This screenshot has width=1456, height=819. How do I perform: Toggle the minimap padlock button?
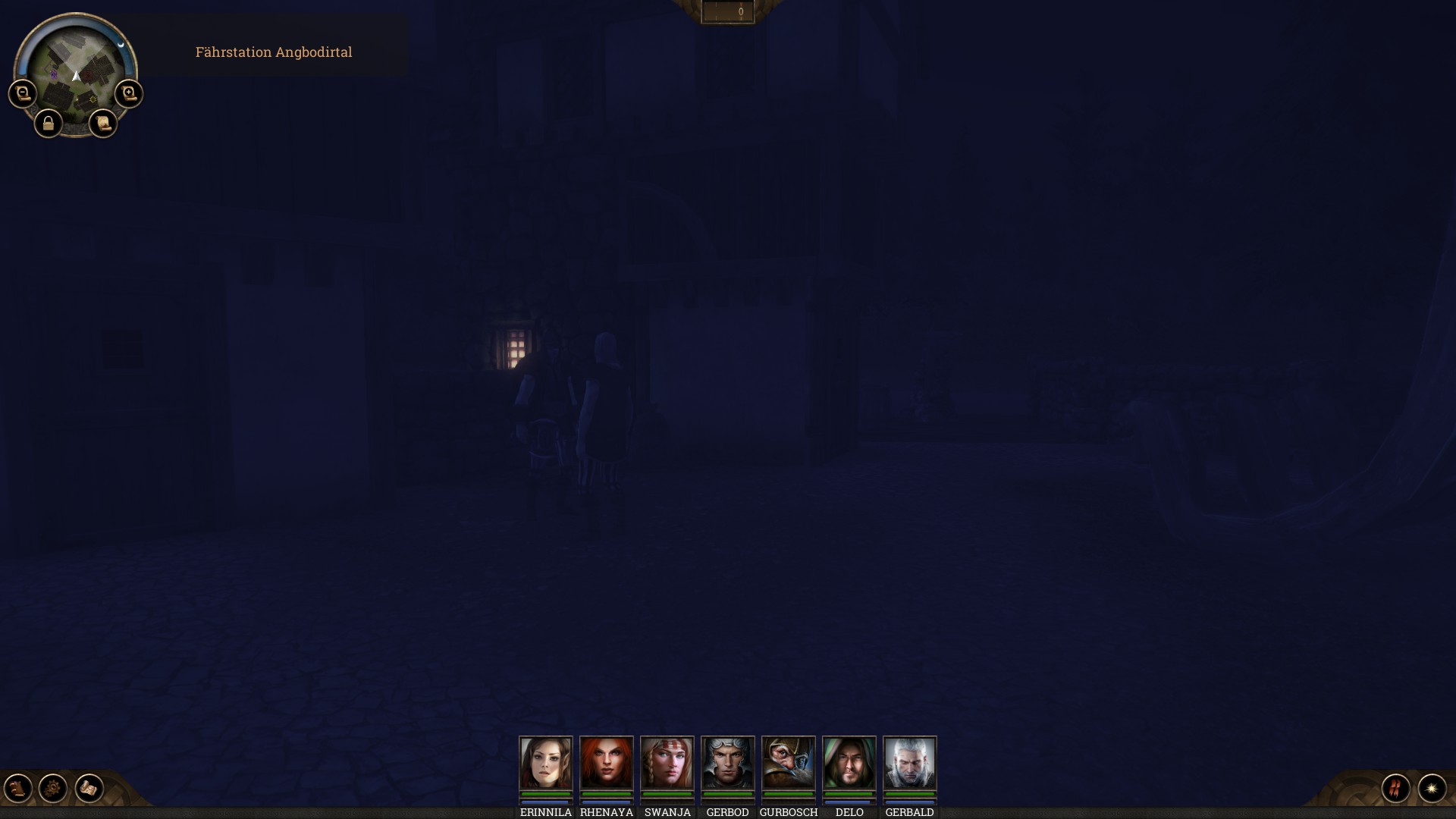click(x=49, y=124)
